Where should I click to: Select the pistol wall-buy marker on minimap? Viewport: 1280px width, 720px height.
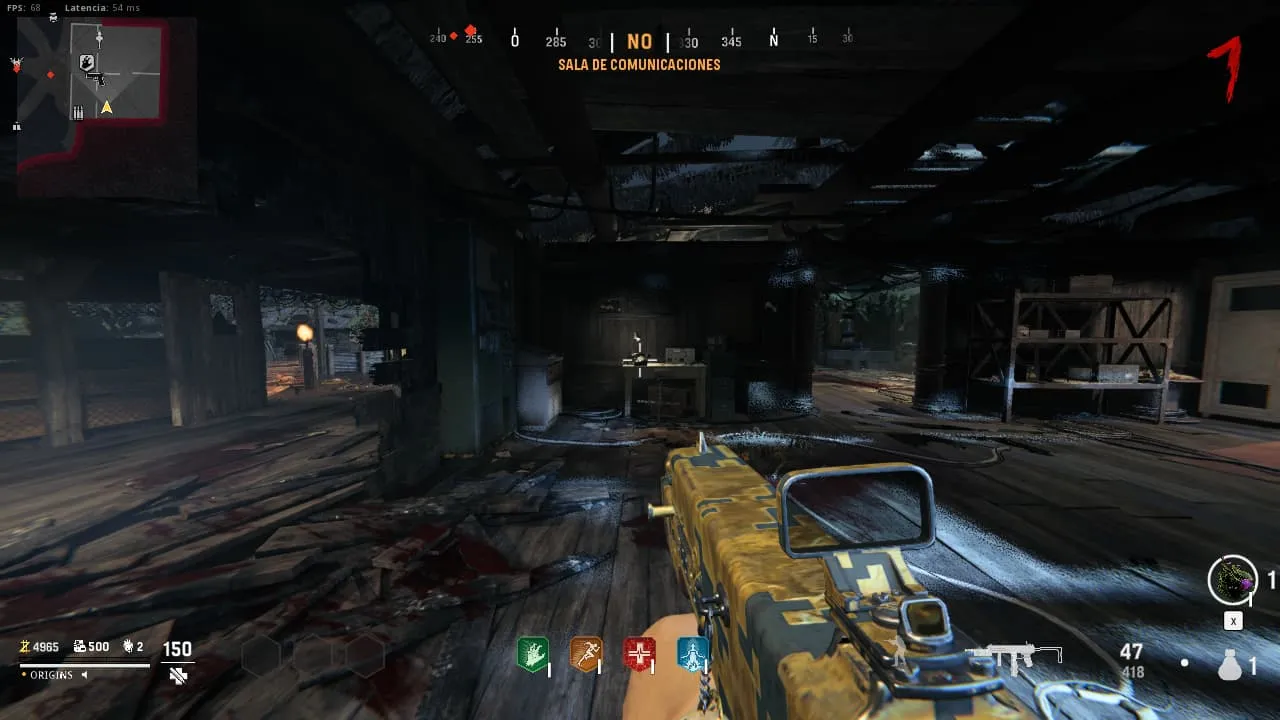coord(98,77)
